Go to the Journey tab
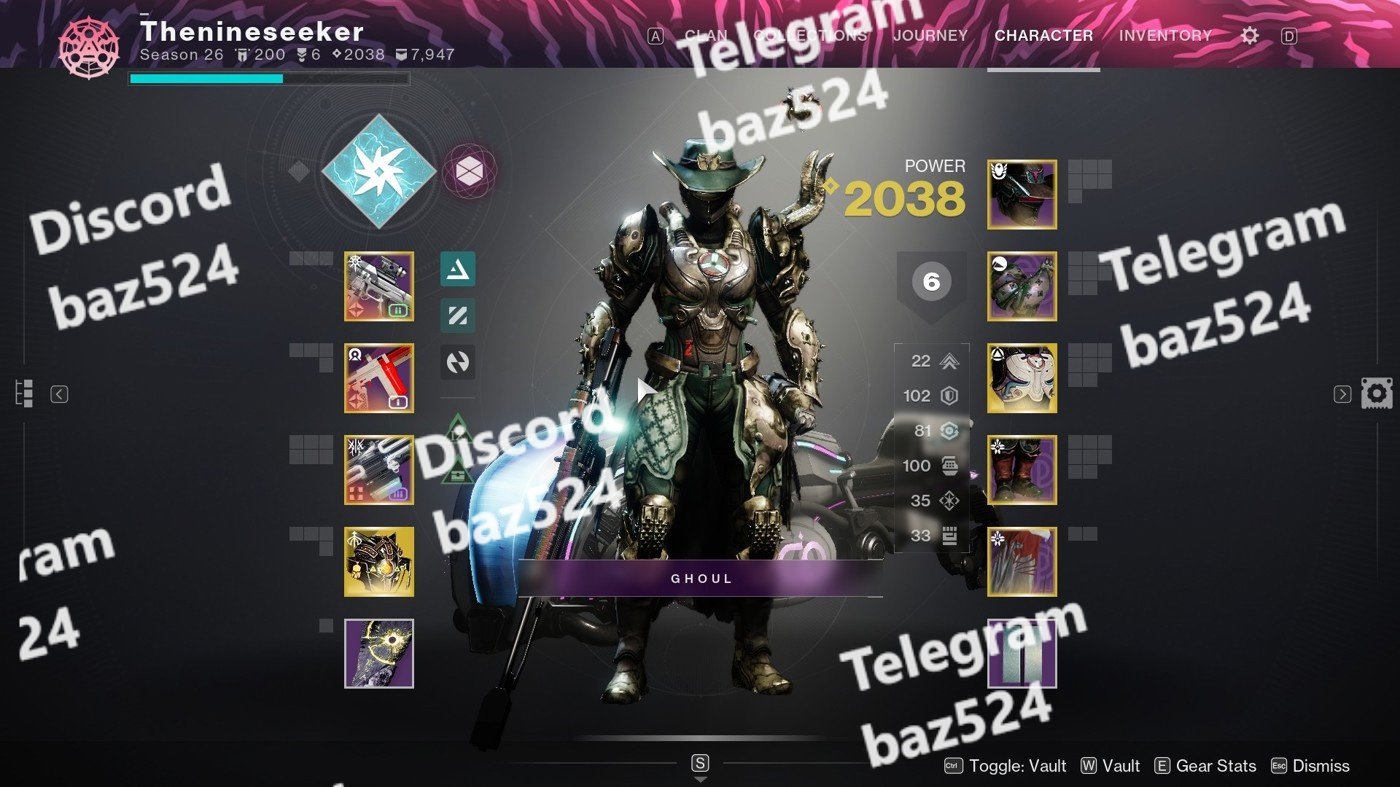The width and height of the screenshot is (1400, 787). [930, 35]
